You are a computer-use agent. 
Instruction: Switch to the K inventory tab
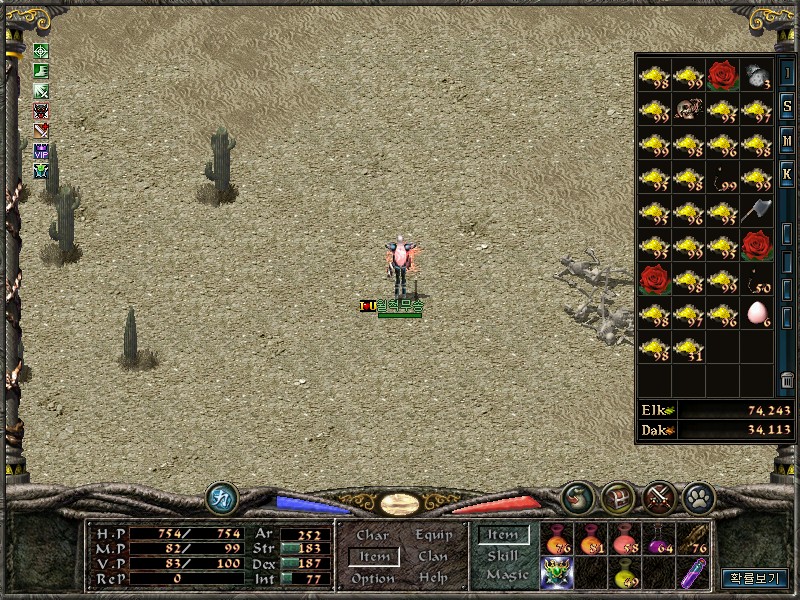(x=787, y=172)
